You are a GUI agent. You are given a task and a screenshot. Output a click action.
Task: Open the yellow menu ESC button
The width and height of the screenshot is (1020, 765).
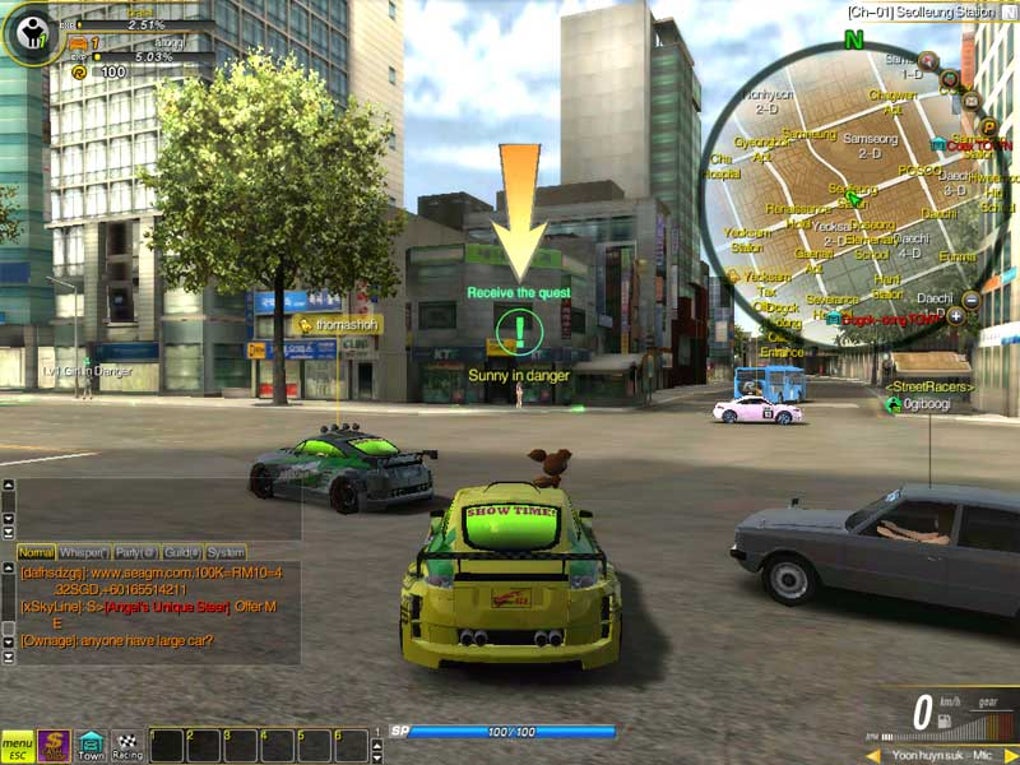pyautogui.click(x=17, y=746)
